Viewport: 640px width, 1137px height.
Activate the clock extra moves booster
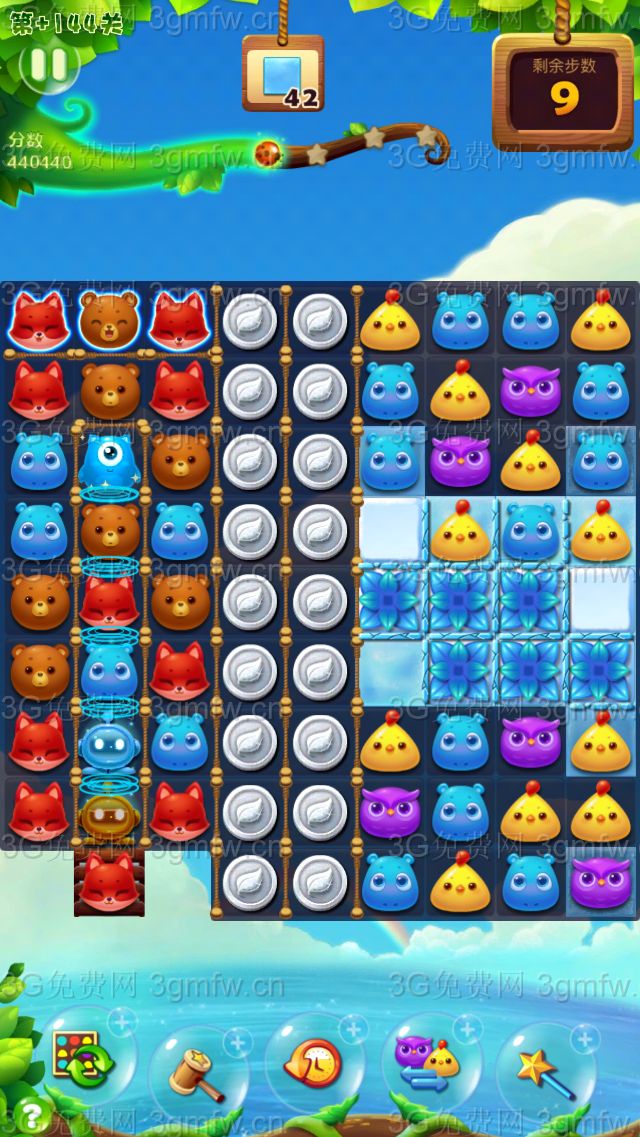(313, 1063)
